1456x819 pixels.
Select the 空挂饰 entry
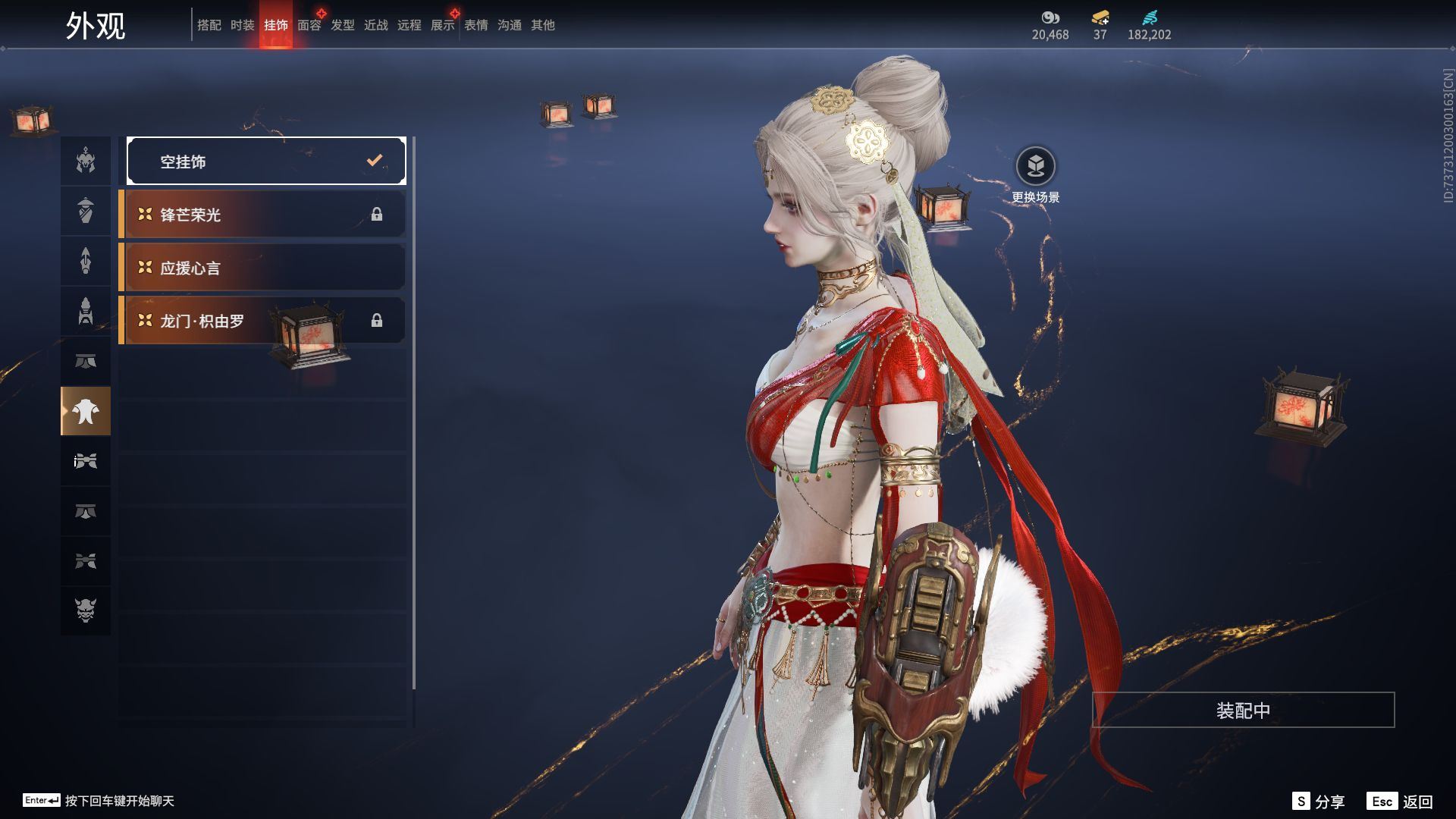coord(266,161)
